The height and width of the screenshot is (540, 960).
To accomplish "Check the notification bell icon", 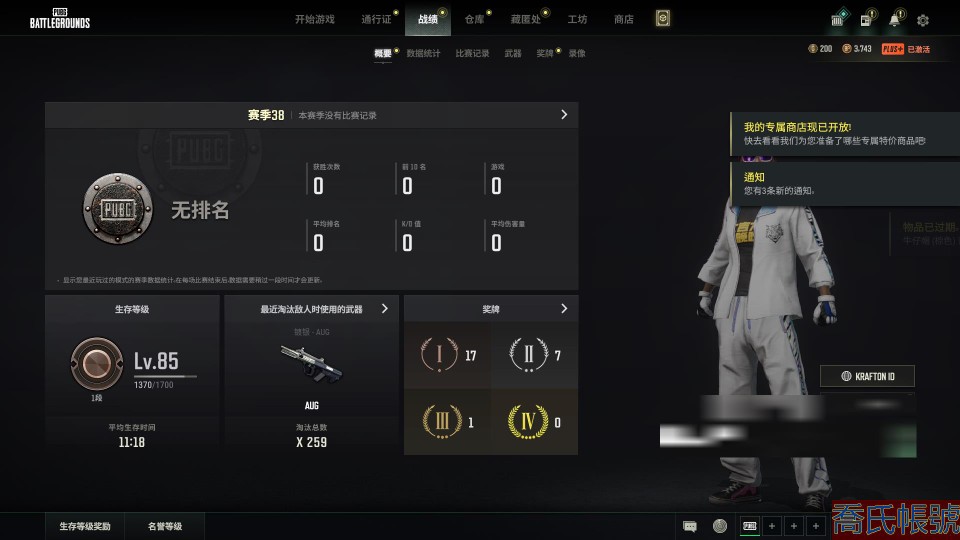I will [895, 20].
